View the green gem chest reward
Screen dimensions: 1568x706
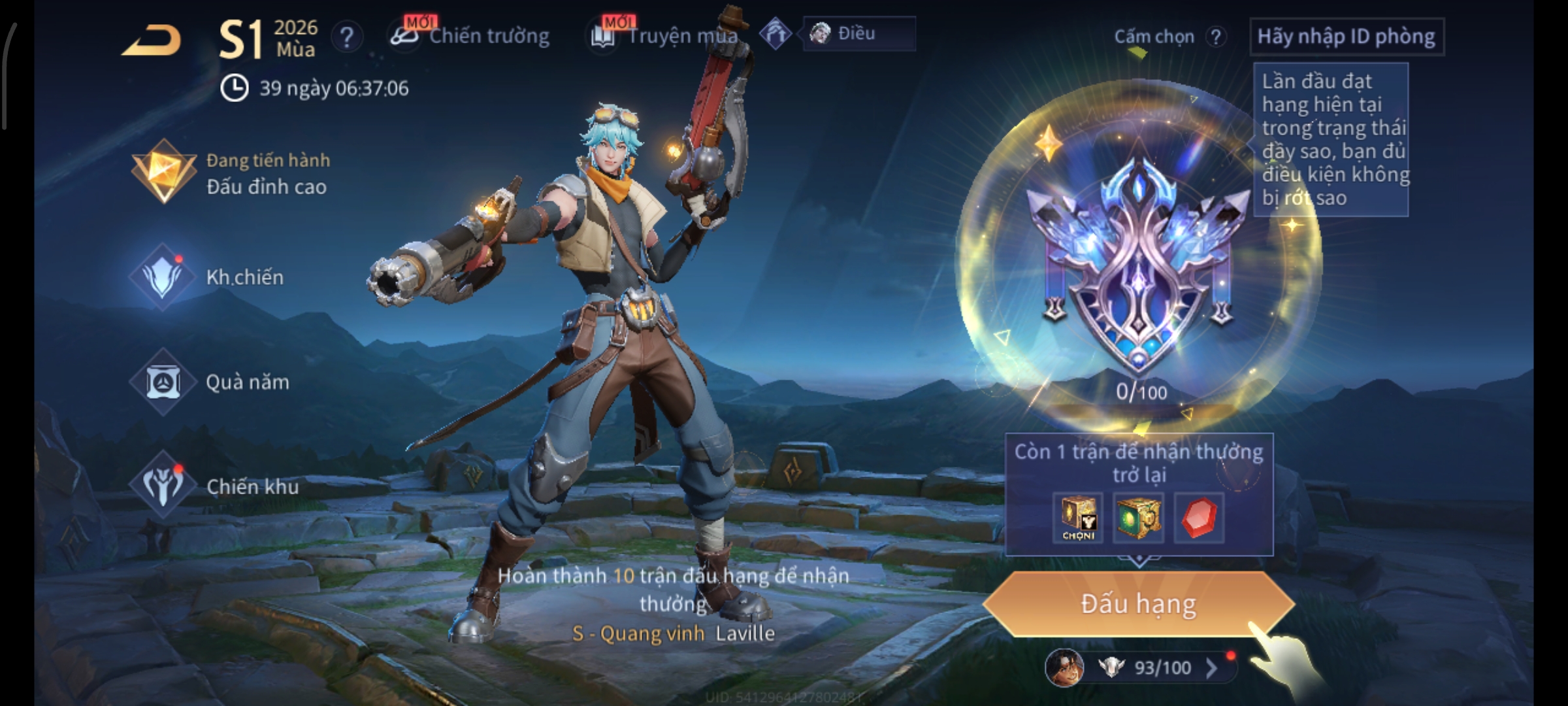(1138, 518)
